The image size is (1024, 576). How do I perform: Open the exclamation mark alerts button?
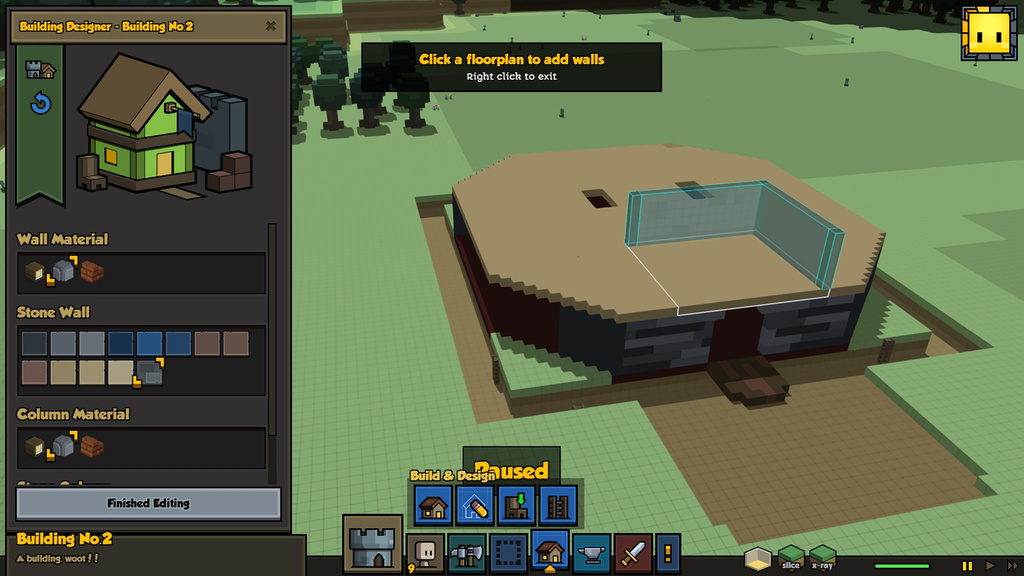[x=667, y=552]
